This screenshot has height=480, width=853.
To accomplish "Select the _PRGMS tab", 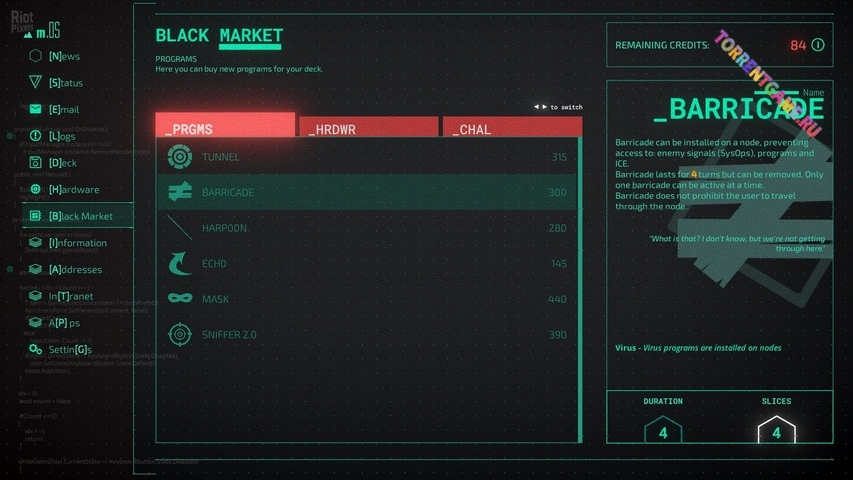I will [225, 126].
